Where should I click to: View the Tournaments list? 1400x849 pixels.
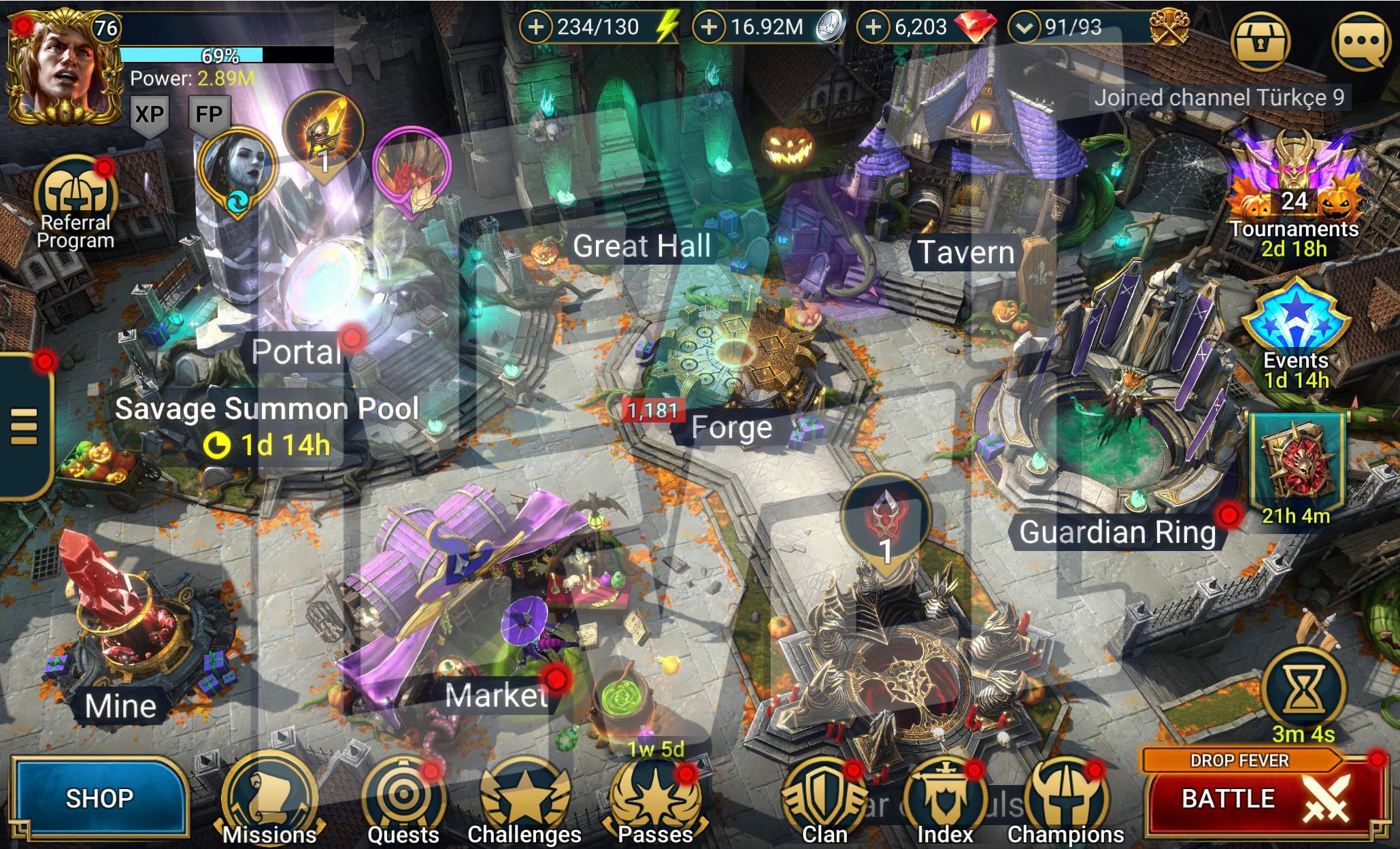pos(1294,197)
